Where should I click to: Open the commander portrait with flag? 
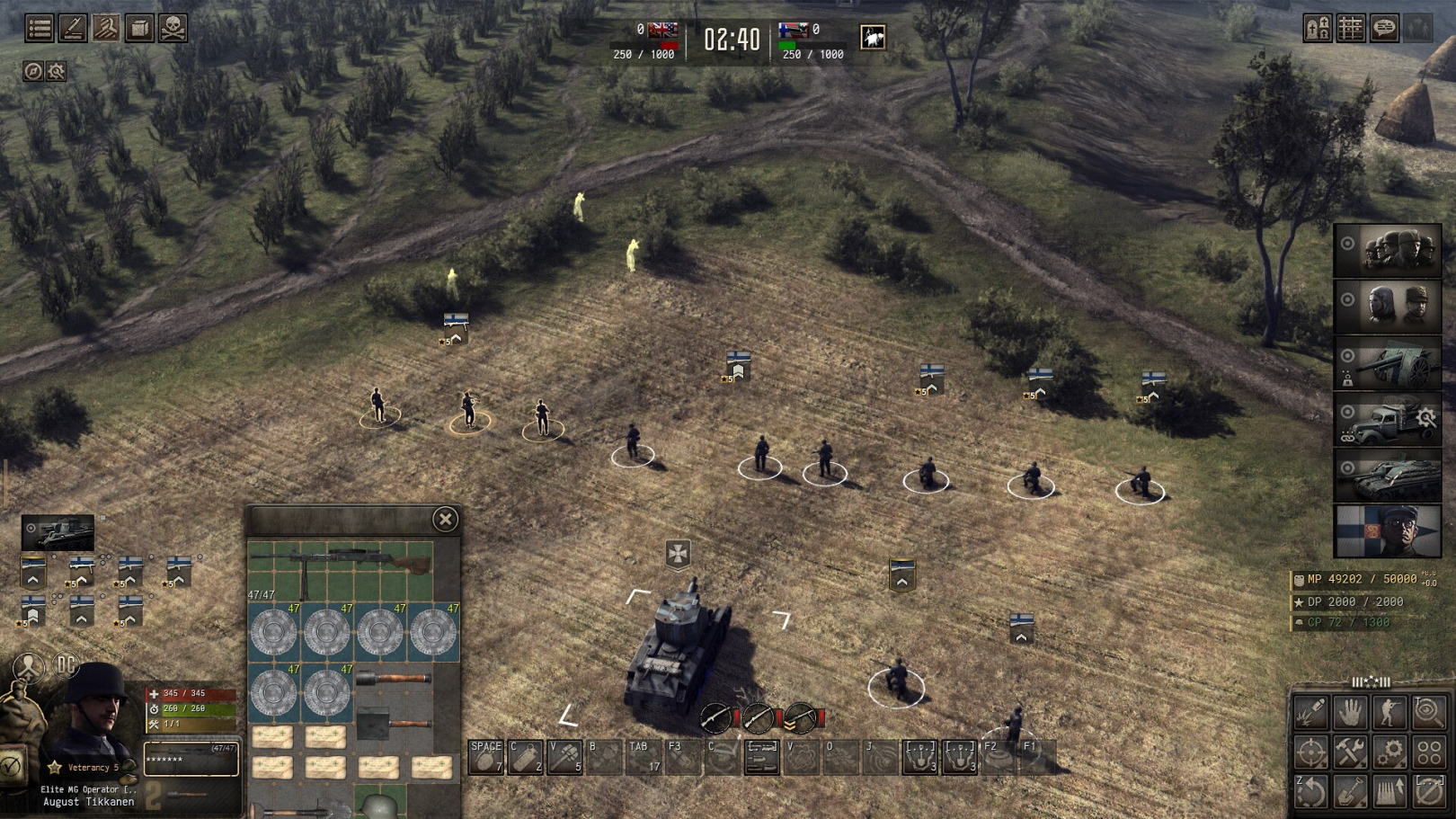[x=1388, y=530]
